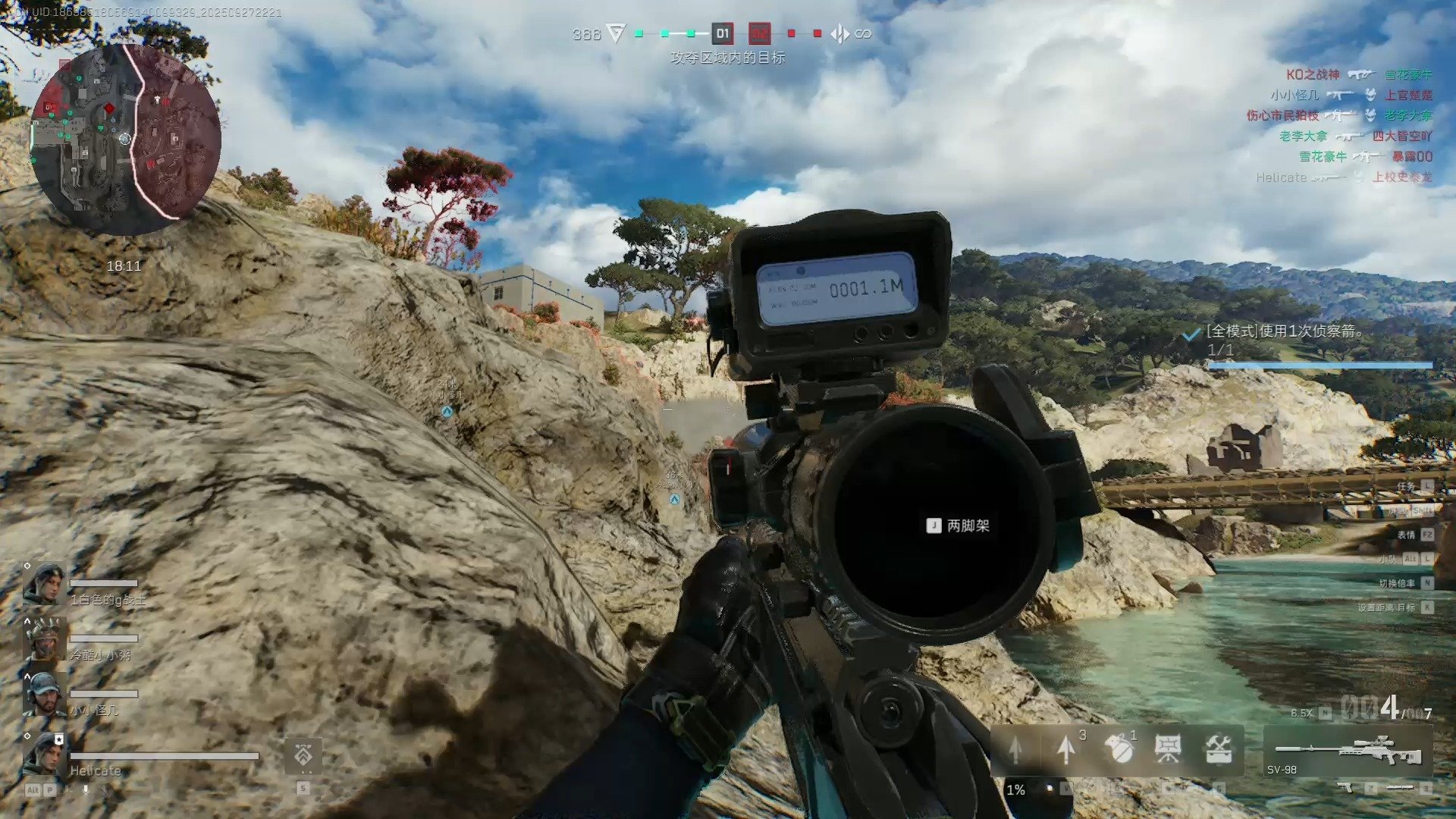Select the red D2 objective marker
1456x819 pixels.
(759, 33)
